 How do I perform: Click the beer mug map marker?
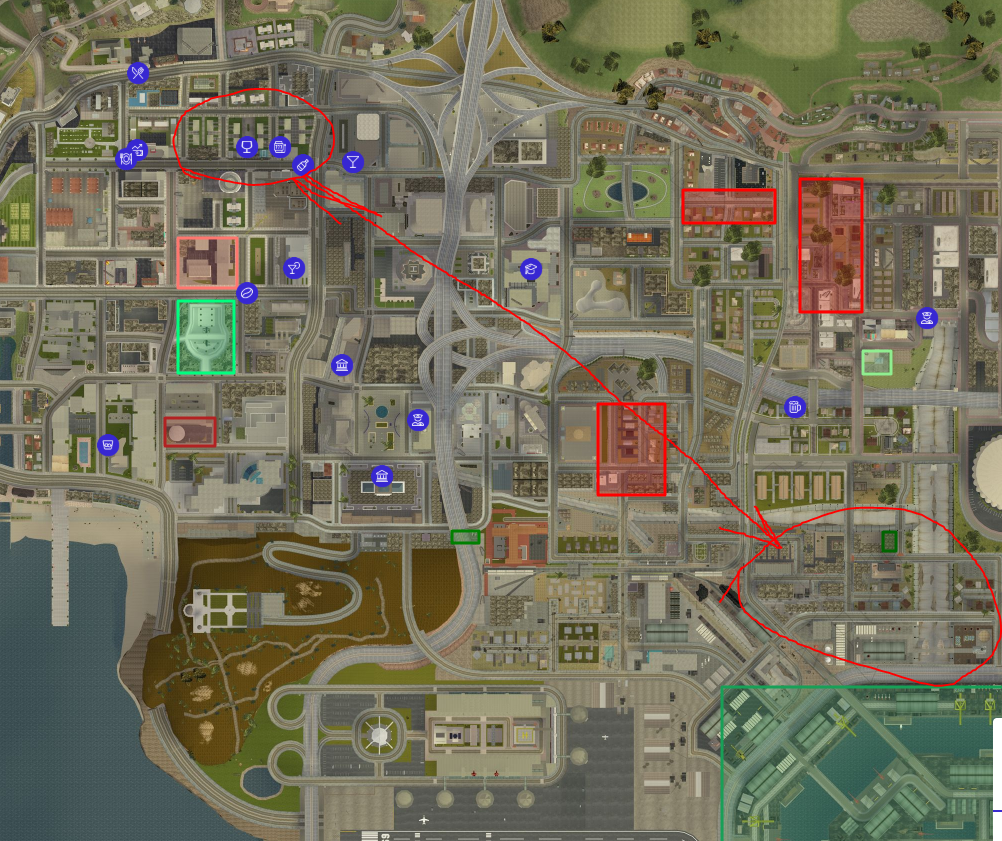(795, 407)
